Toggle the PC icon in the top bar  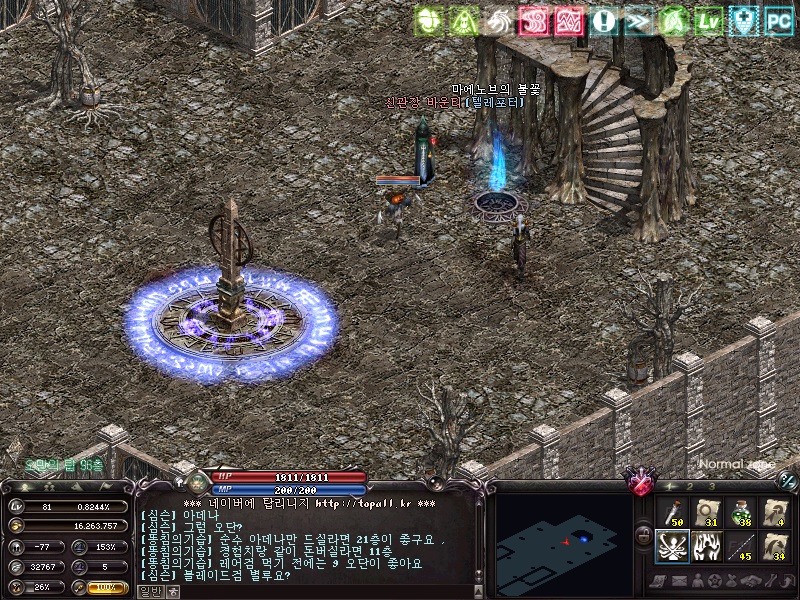(x=779, y=20)
